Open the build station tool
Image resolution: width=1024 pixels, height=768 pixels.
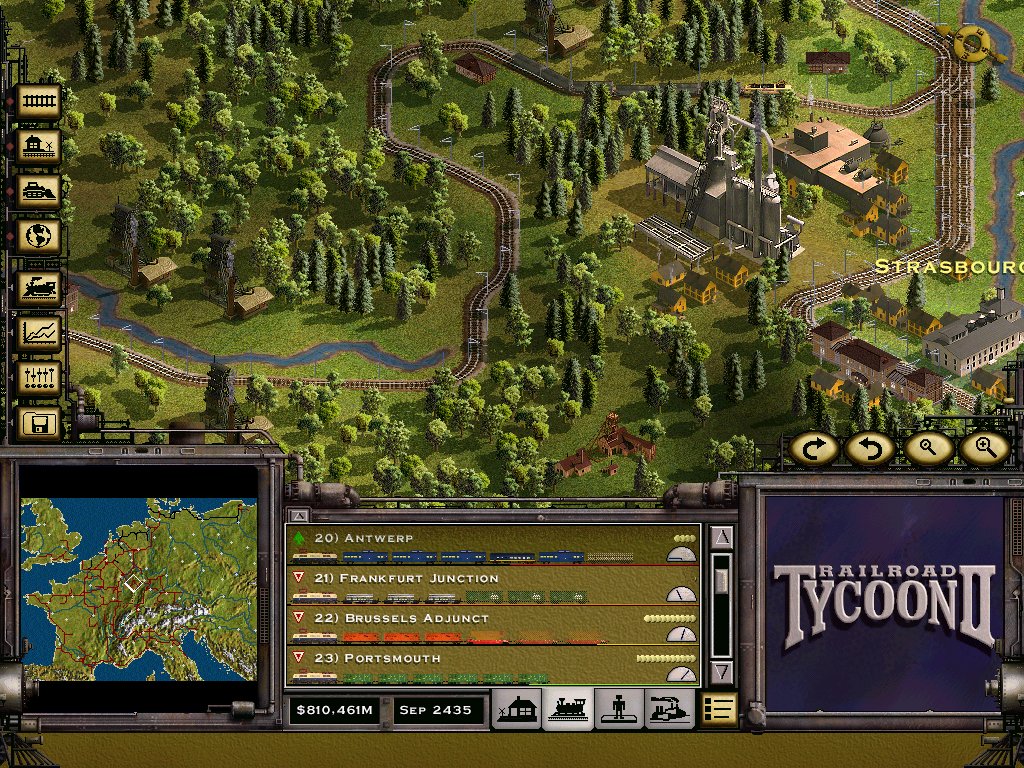point(39,146)
